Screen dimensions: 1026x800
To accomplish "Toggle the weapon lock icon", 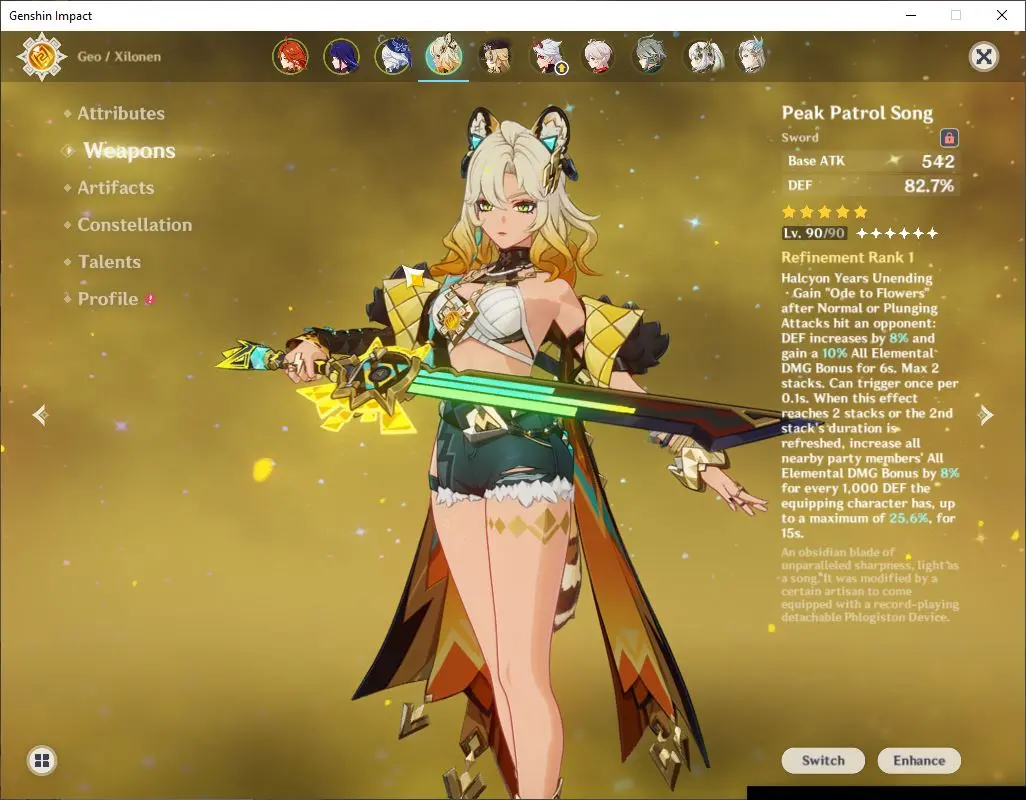I will (x=949, y=138).
